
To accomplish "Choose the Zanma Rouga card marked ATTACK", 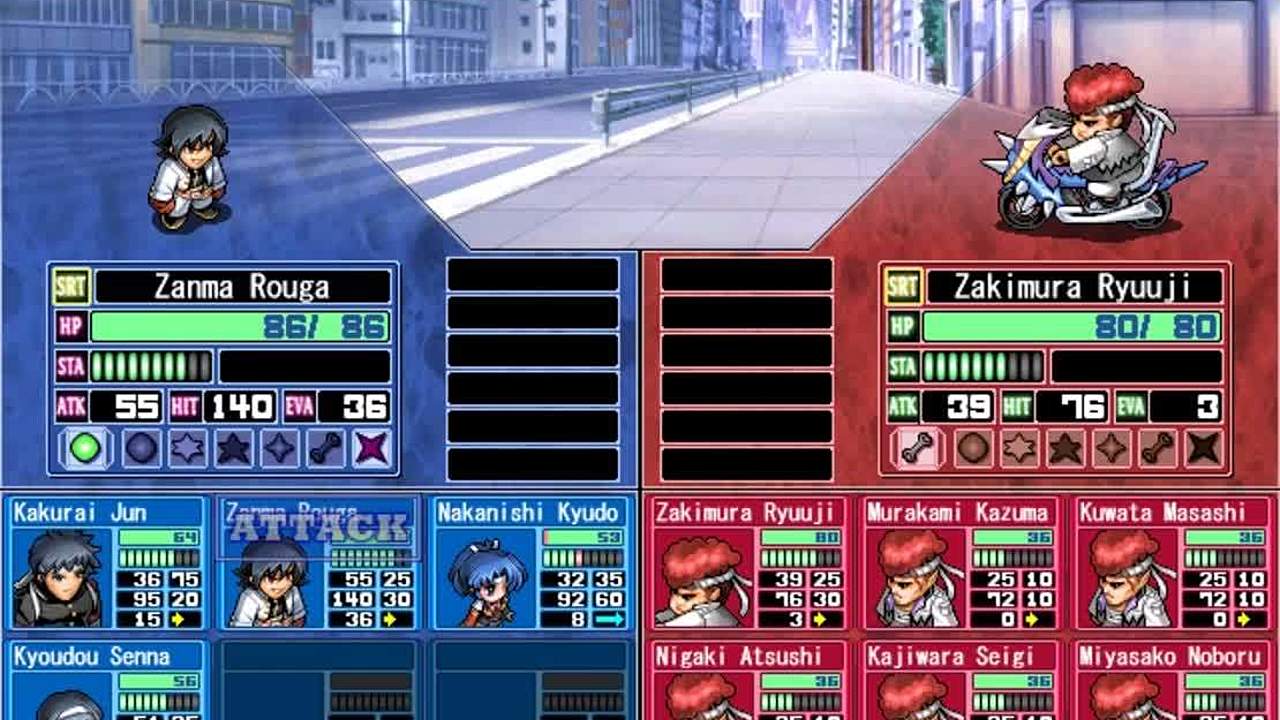I will click(x=318, y=563).
